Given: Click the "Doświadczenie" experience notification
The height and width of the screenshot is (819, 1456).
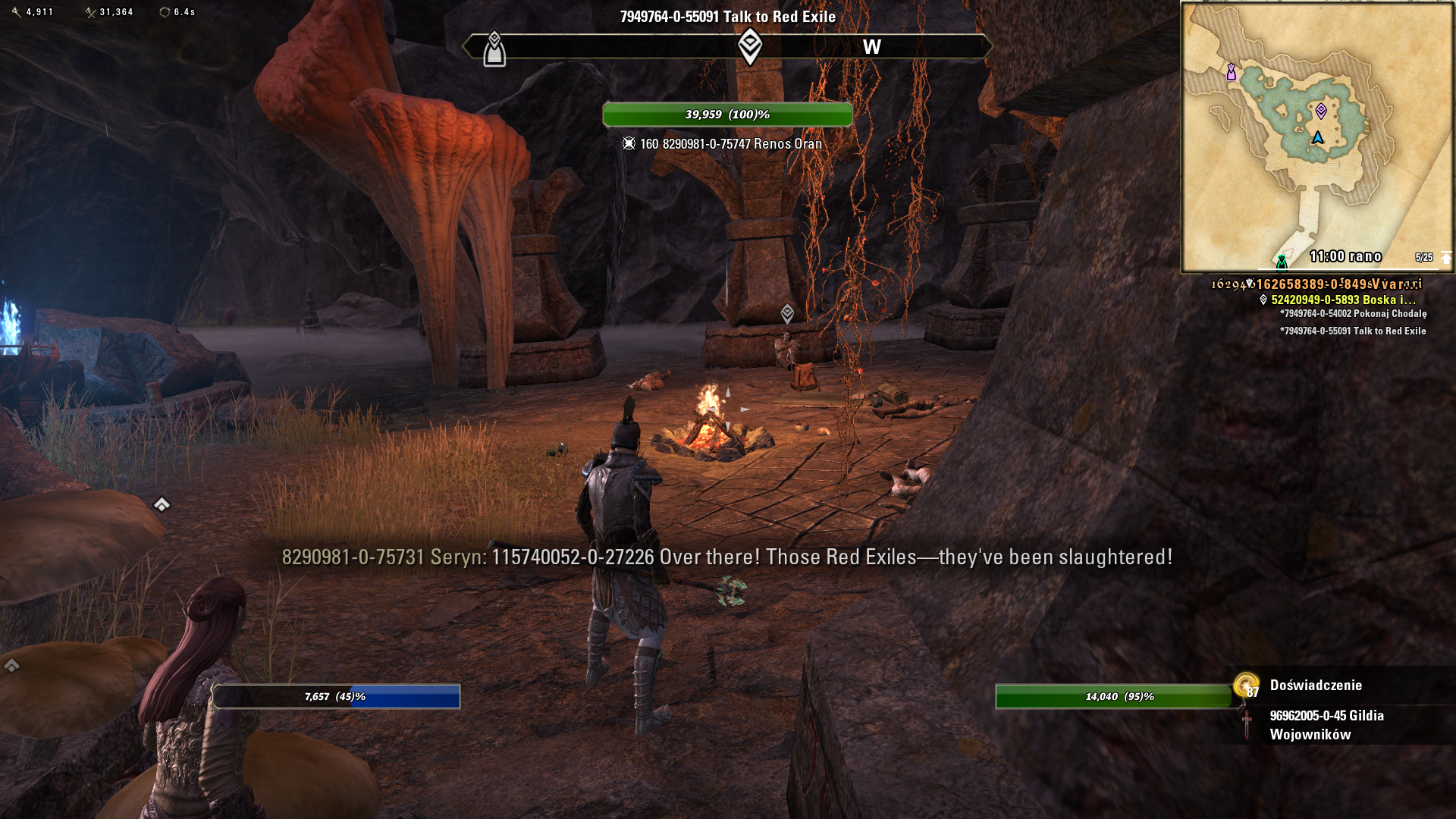Looking at the screenshot, I should coord(1316,686).
